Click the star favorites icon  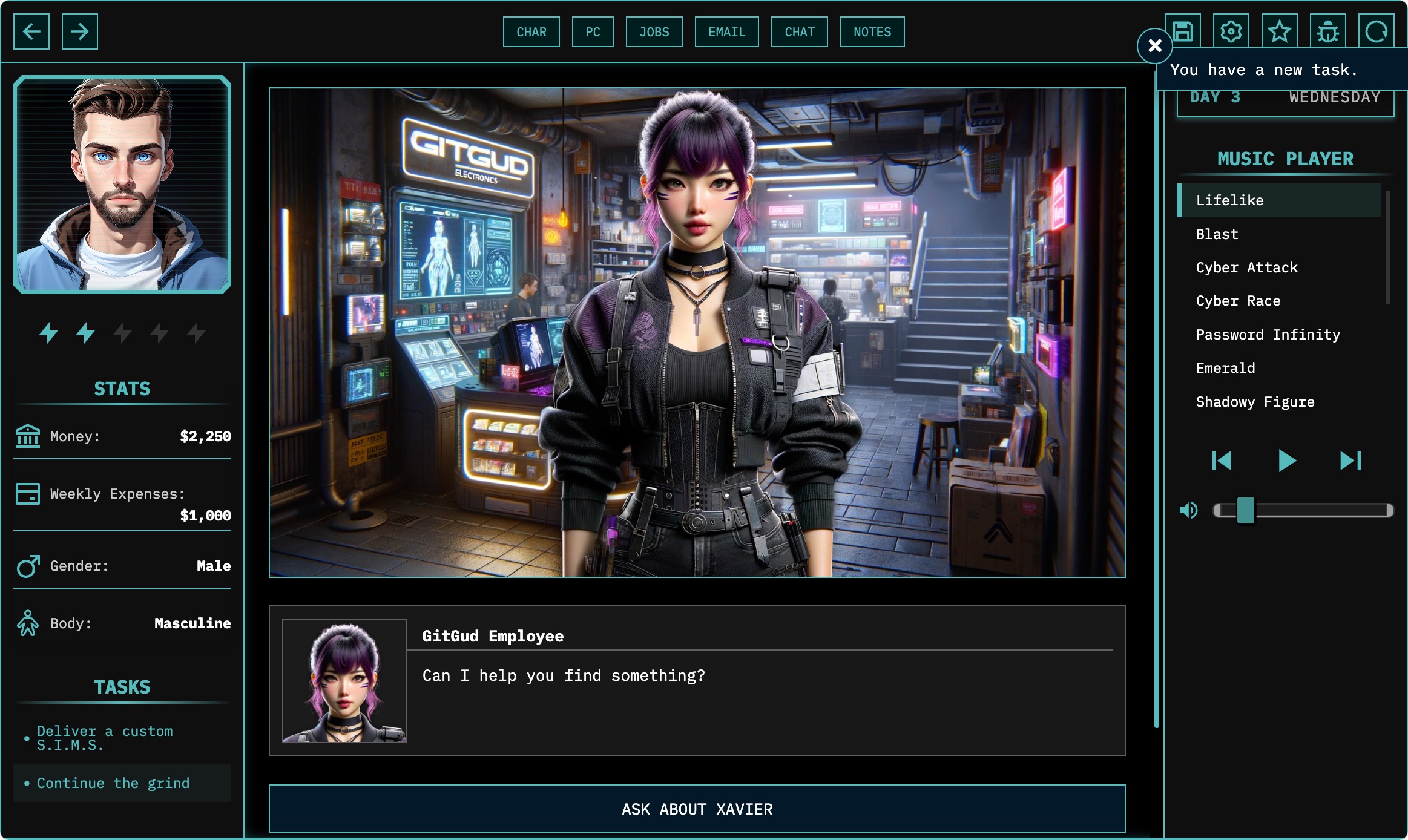pos(1279,31)
